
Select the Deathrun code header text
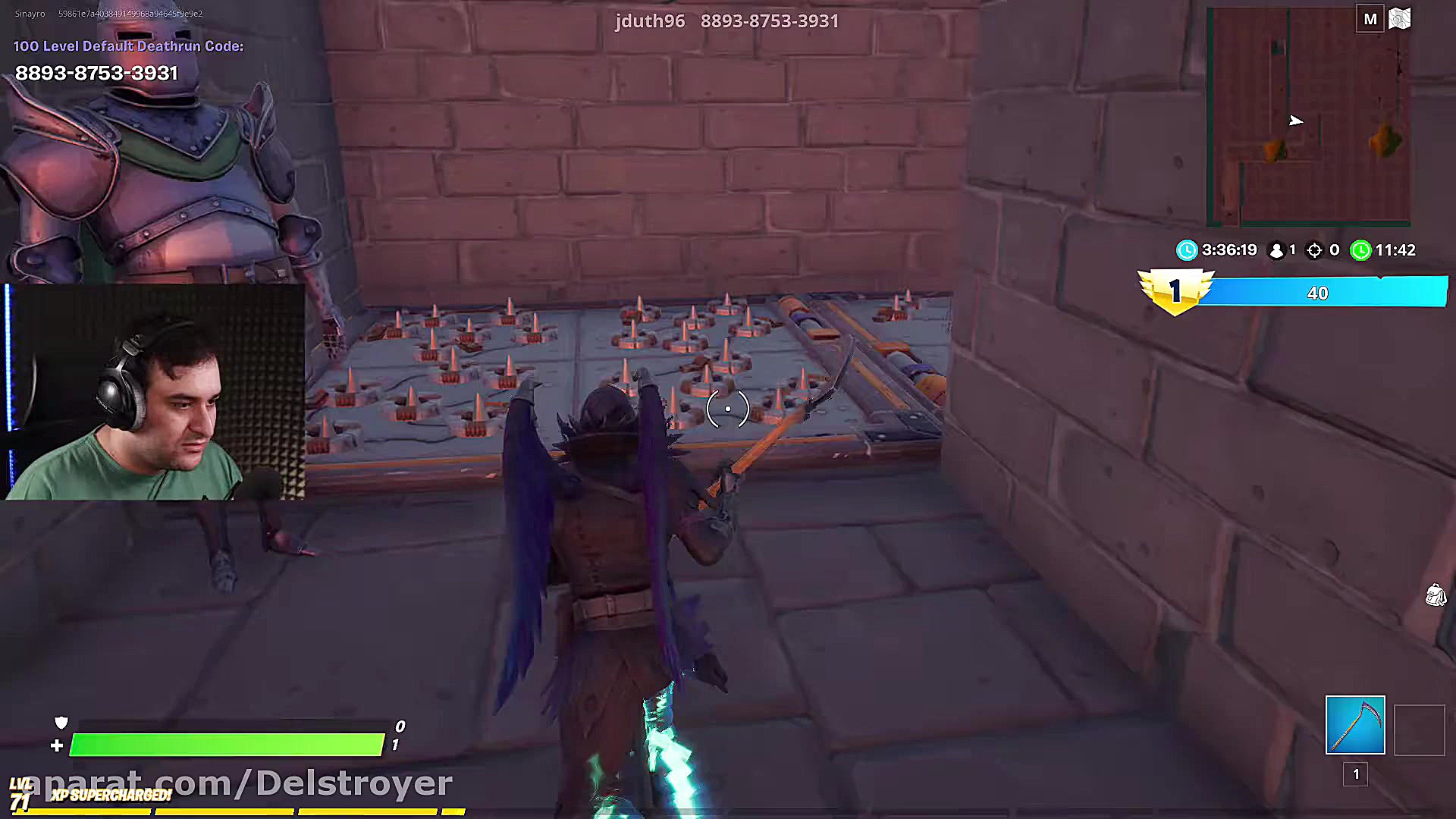[127, 45]
